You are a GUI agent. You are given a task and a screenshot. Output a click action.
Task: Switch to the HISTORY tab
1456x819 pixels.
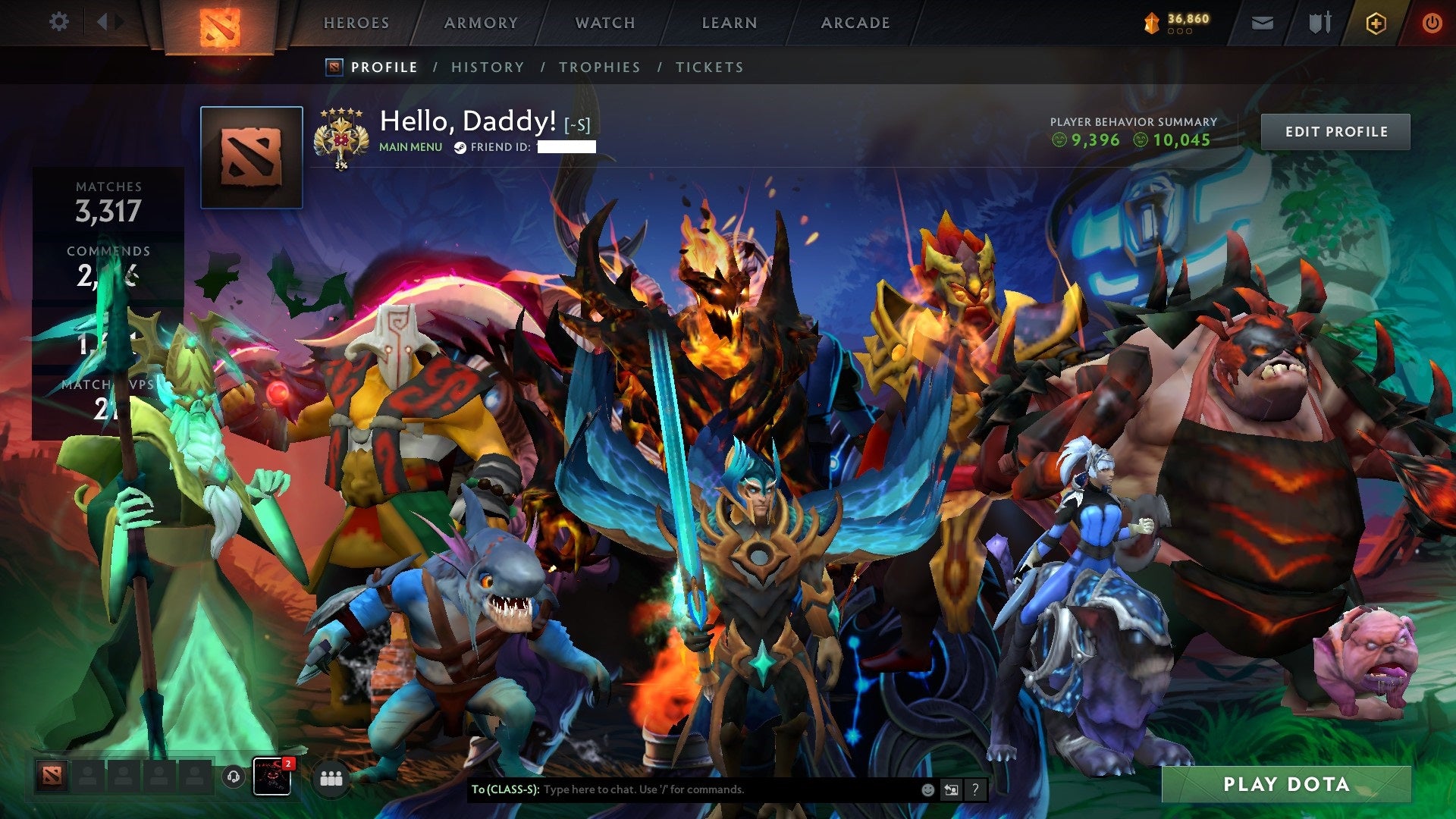point(487,67)
